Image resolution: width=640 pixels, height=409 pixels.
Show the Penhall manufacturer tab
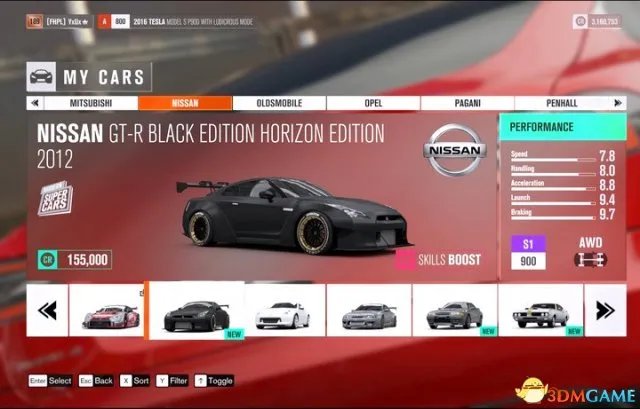561,102
